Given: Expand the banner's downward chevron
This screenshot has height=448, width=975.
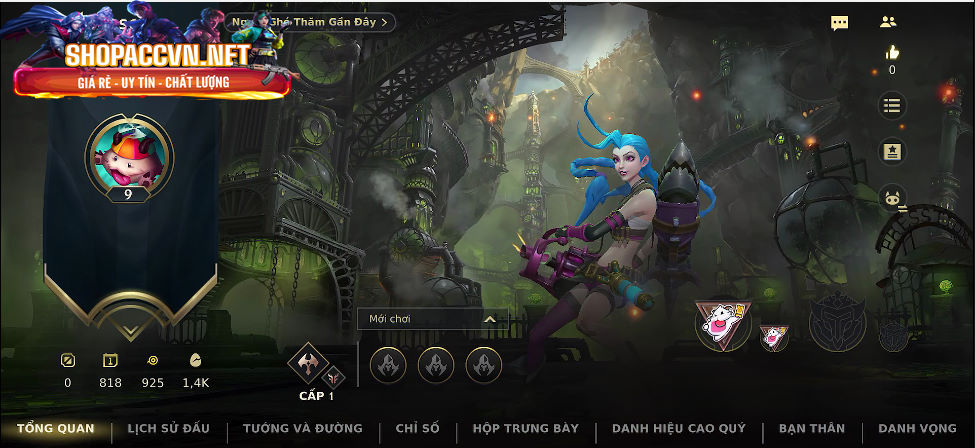Looking at the screenshot, I should (129, 331).
